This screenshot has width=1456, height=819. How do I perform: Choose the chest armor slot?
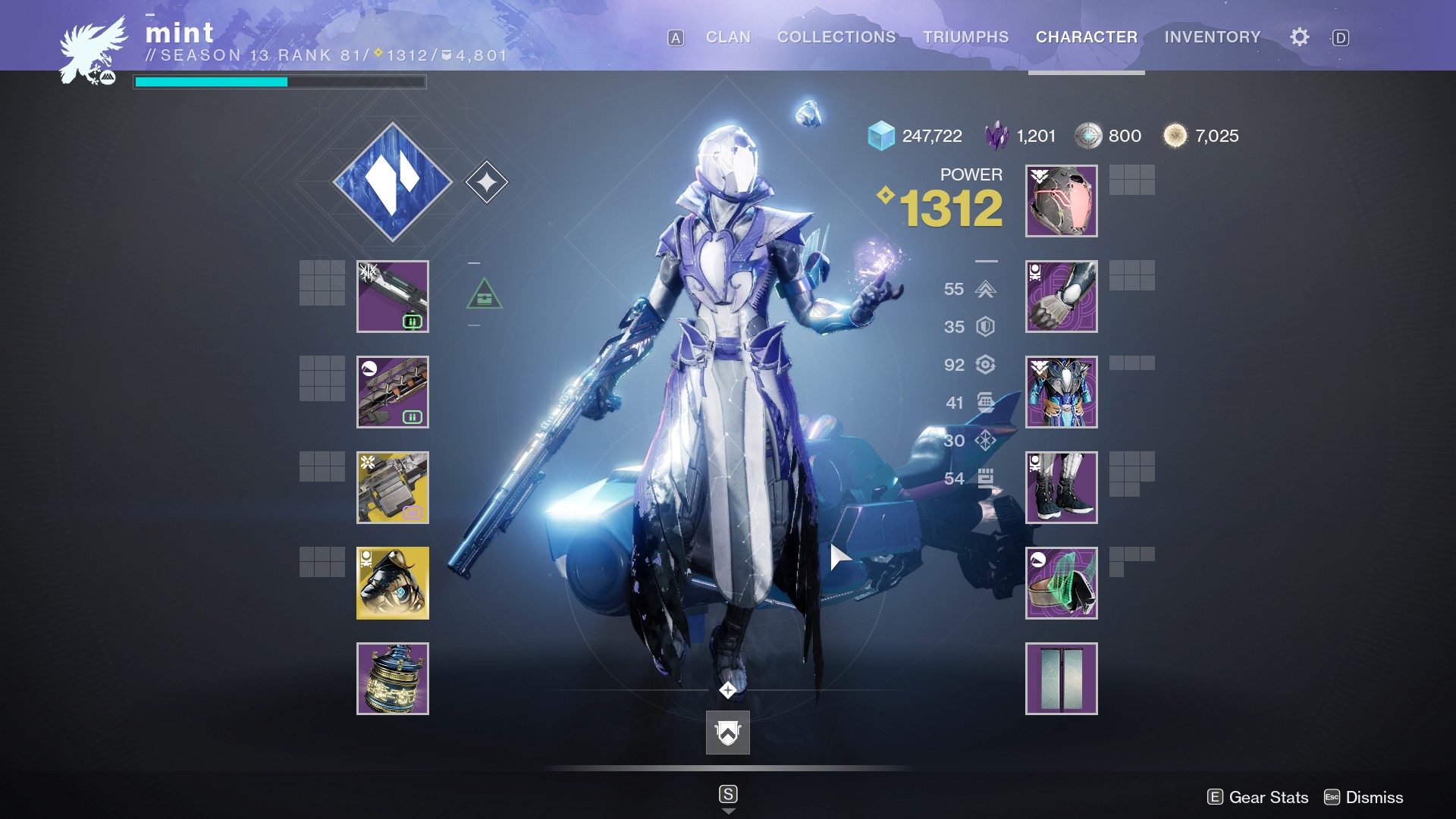tap(1061, 392)
